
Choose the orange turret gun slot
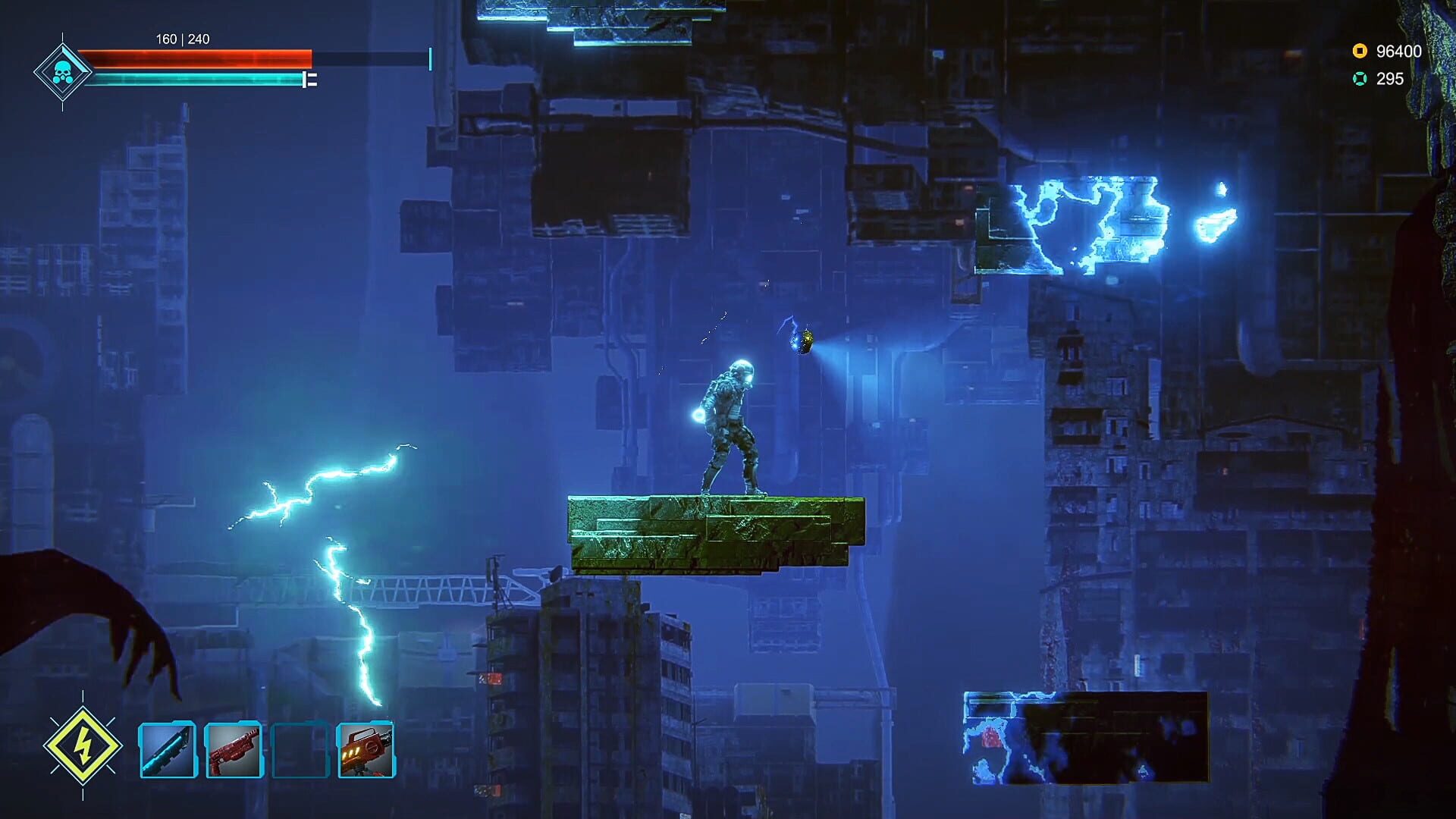pos(366,750)
